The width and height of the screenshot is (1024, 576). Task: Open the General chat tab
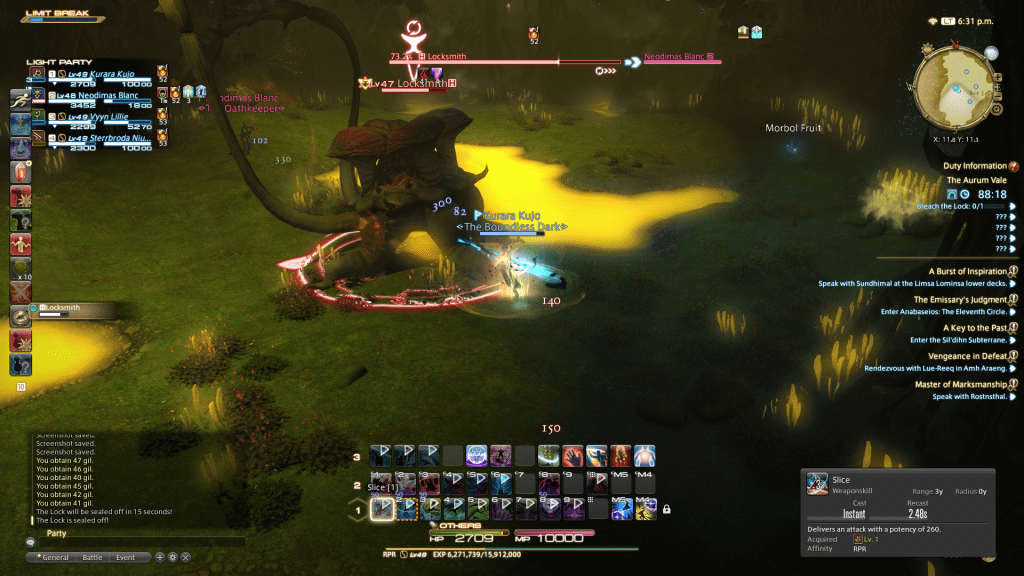pos(53,557)
